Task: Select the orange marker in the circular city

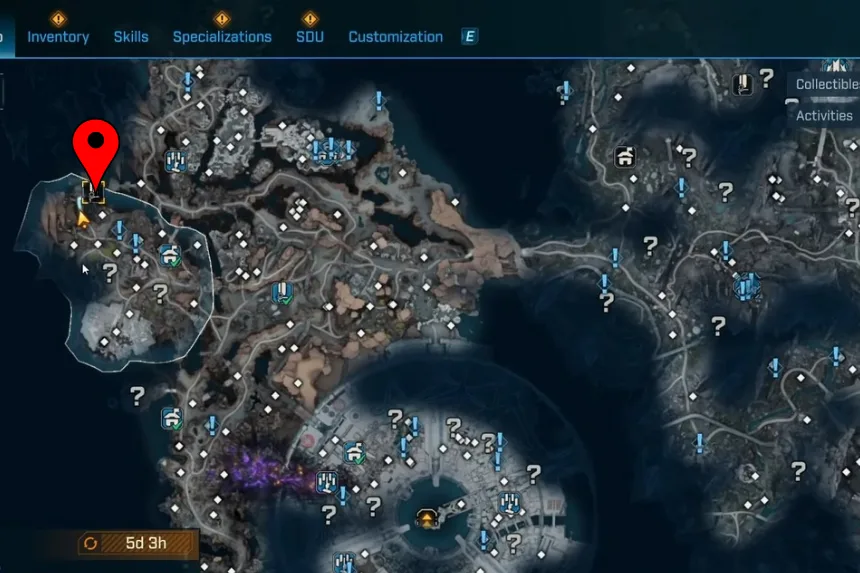Action: (x=428, y=518)
